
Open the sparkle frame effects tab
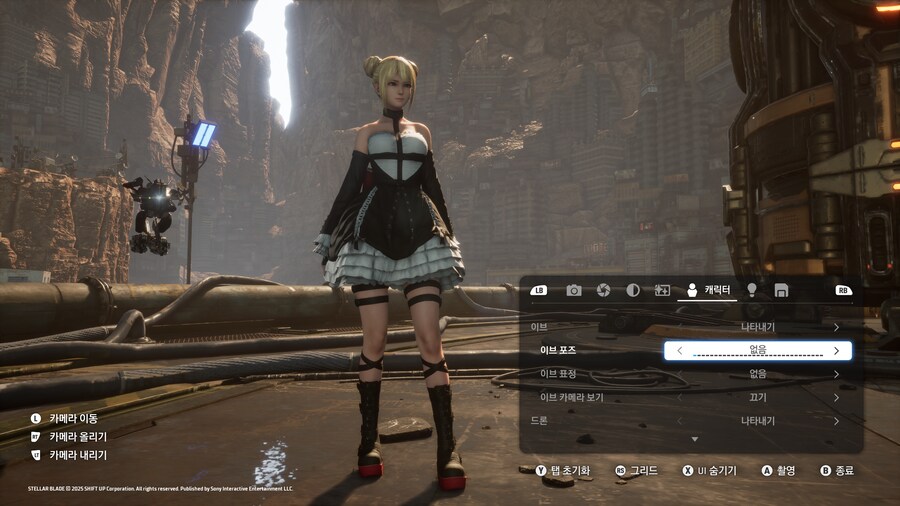(662, 290)
